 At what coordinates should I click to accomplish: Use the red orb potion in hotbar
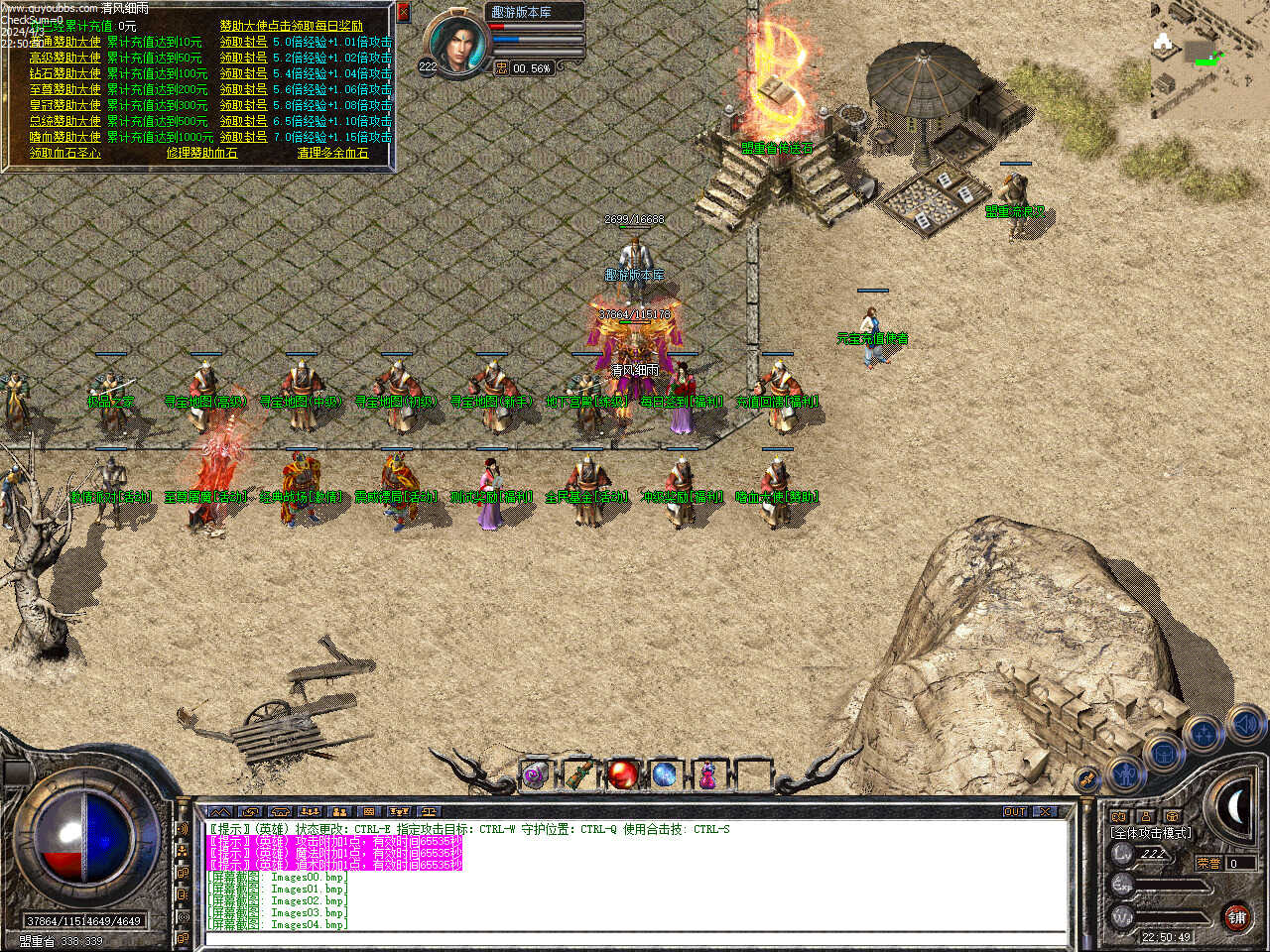[x=622, y=774]
